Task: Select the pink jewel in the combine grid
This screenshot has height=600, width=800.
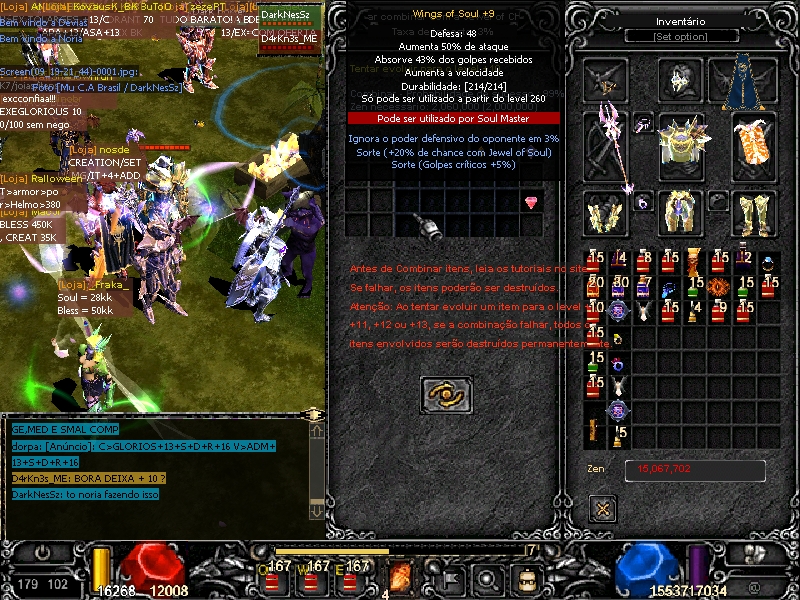Action: [531, 203]
